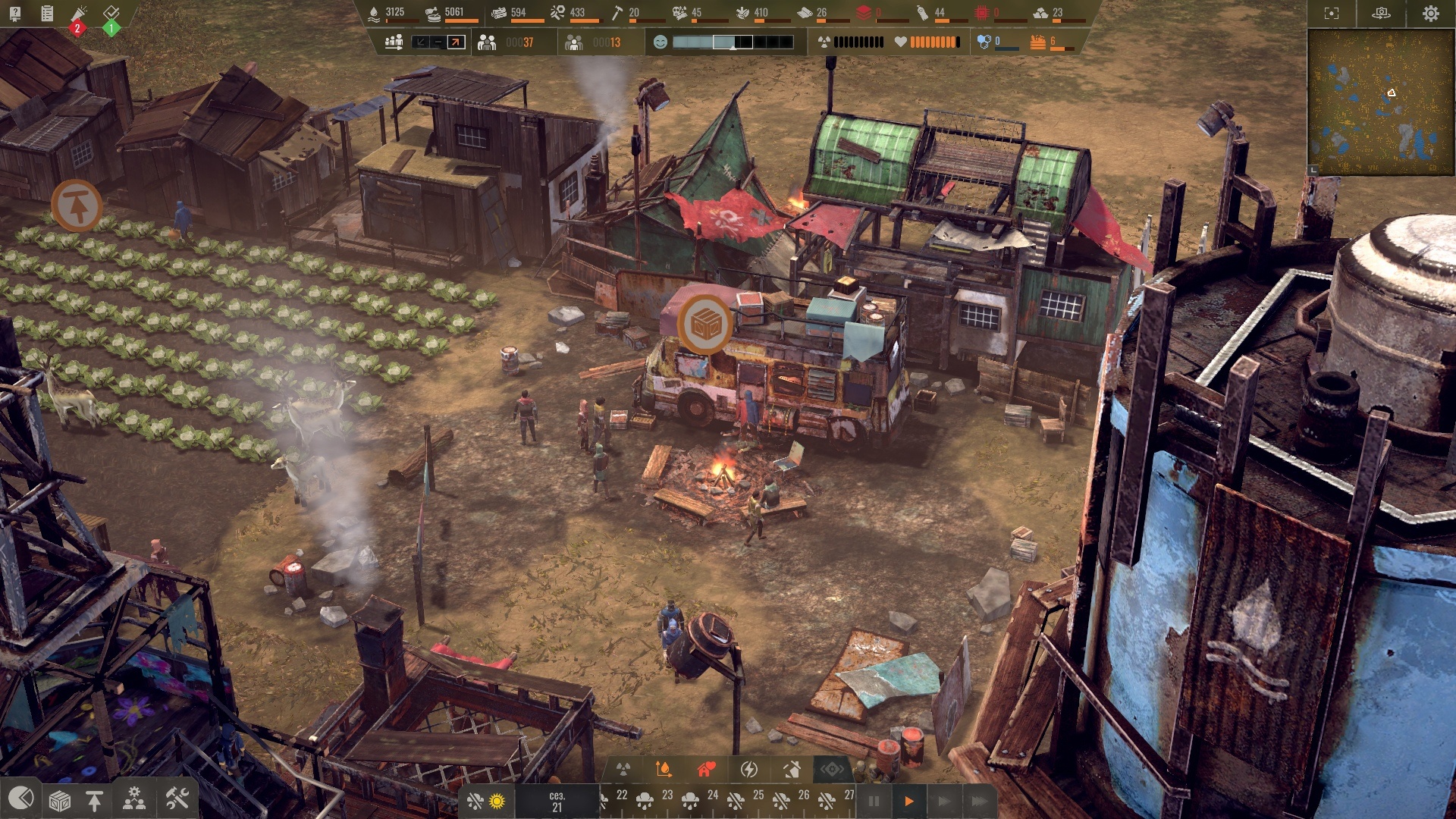Open the clipboard task list
This screenshot has height=819, width=1456.
(x=47, y=13)
